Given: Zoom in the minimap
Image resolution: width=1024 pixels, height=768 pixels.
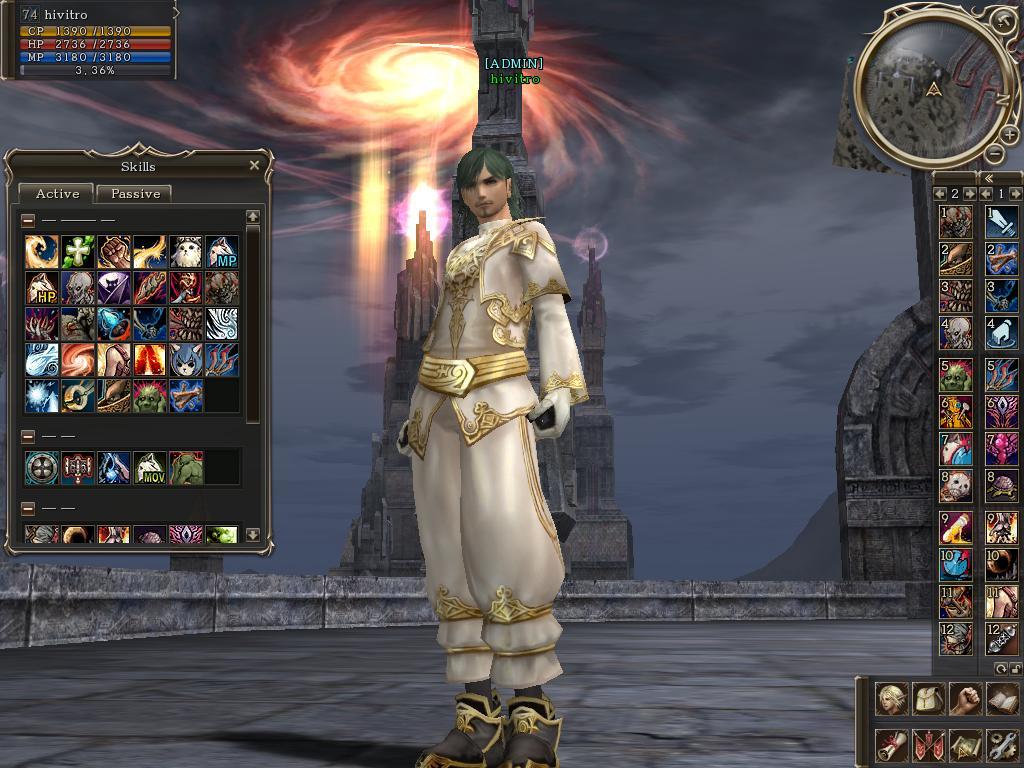Looking at the screenshot, I should coord(1009,135).
